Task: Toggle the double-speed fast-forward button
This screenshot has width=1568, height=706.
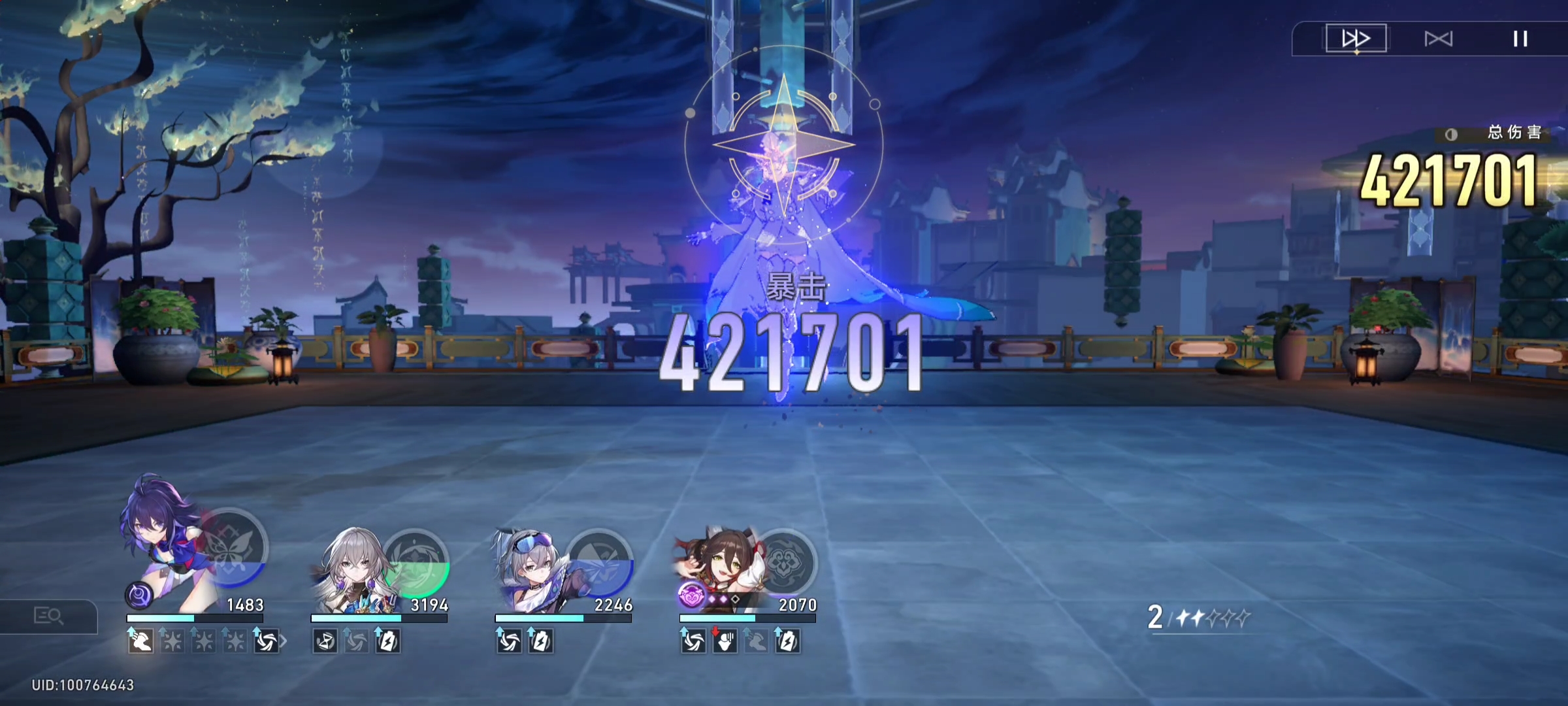Action: [1356, 39]
